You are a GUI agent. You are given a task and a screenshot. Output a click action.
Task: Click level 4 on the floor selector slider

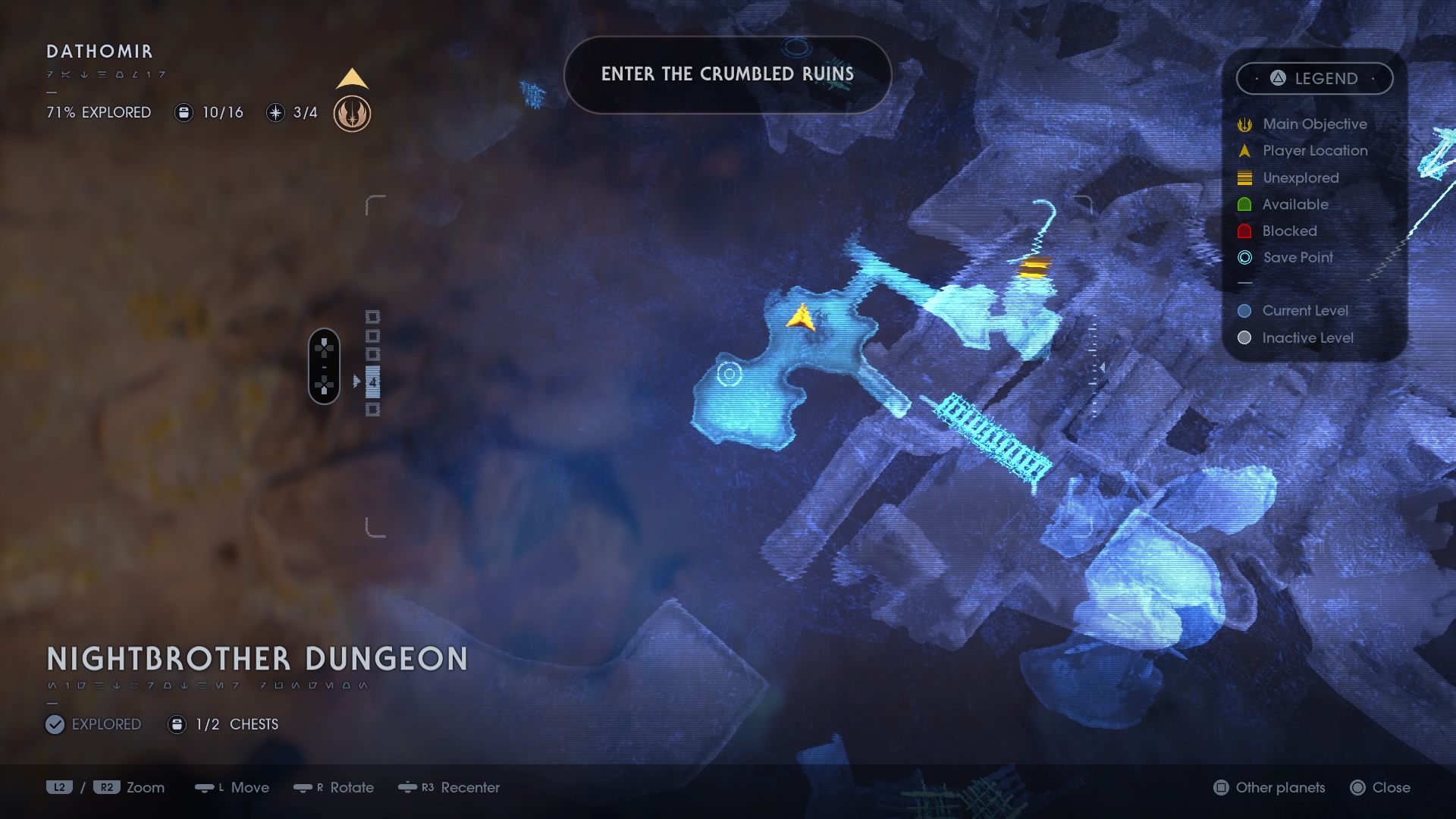click(373, 381)
